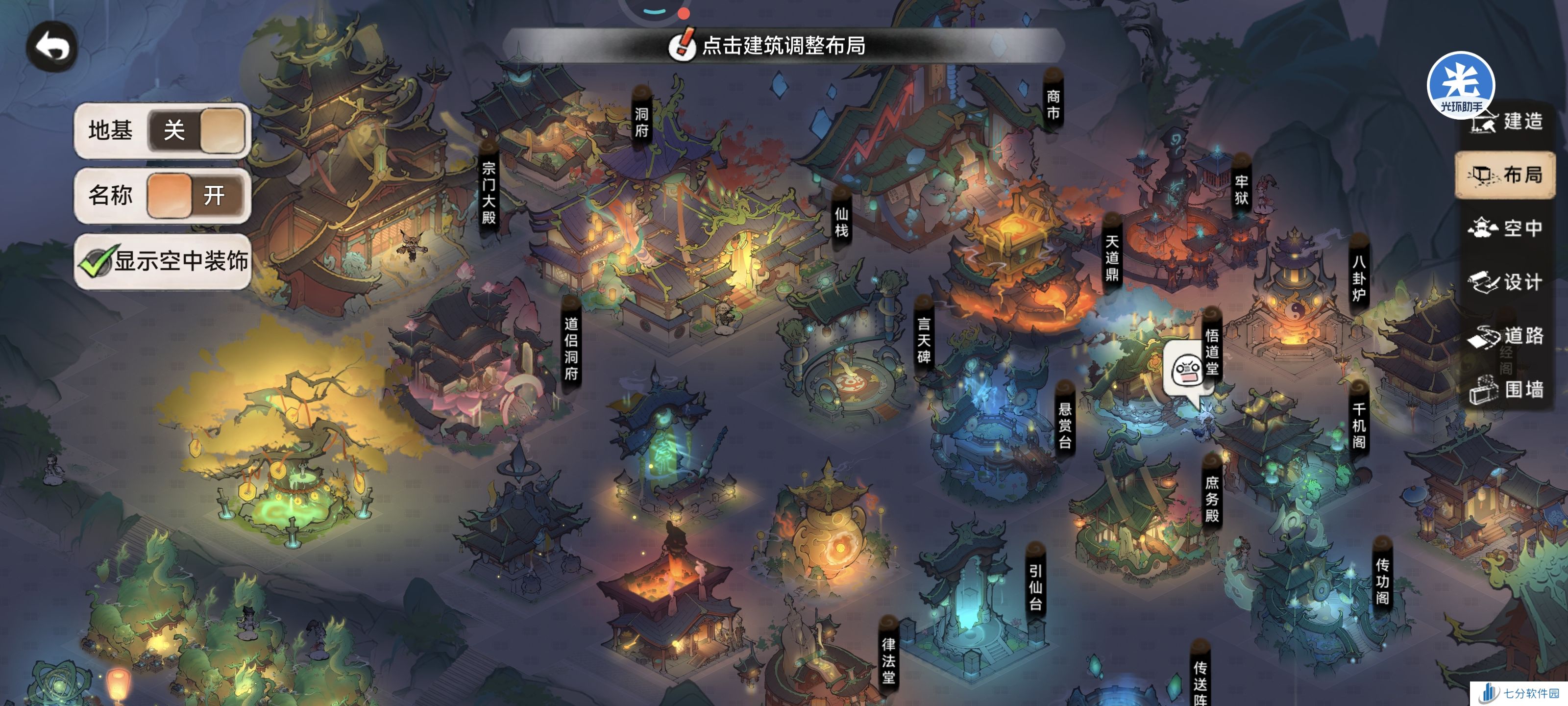The image size is (1568, 706).
Task: Select the 布局 layout tab
Action: [1505, 176]
